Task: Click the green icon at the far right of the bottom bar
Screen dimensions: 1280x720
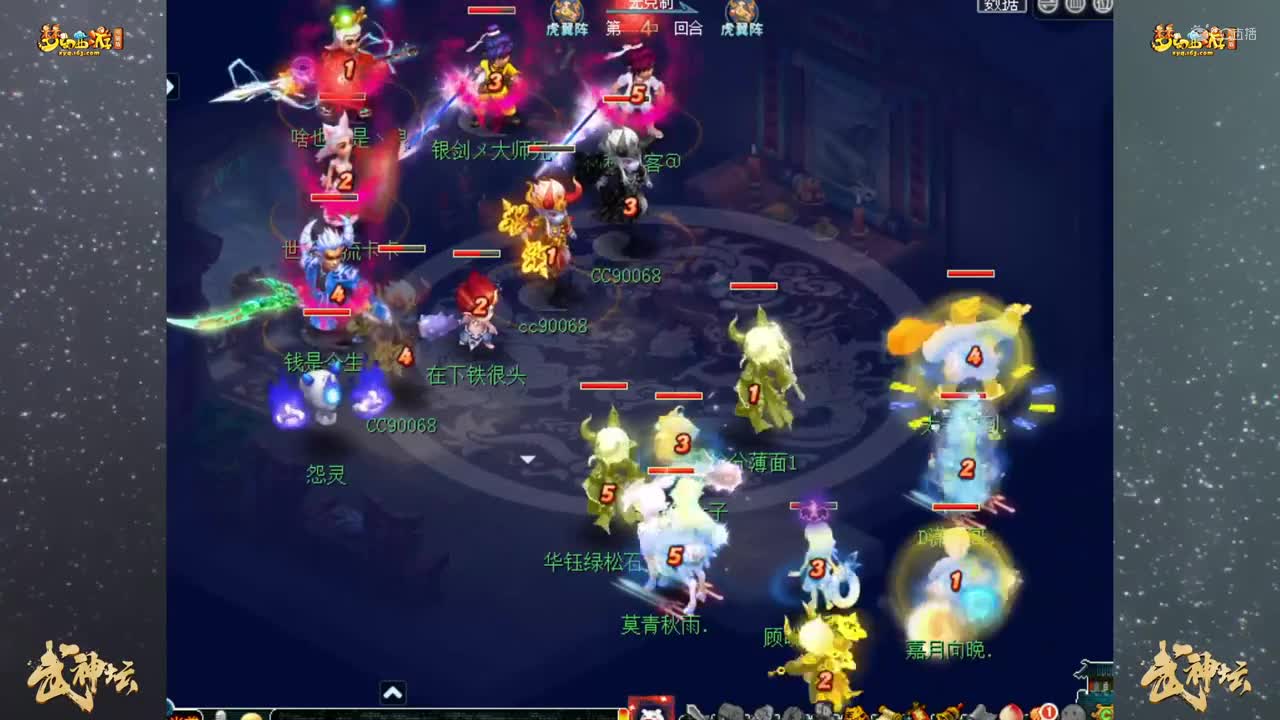Action: point(1104,712)
